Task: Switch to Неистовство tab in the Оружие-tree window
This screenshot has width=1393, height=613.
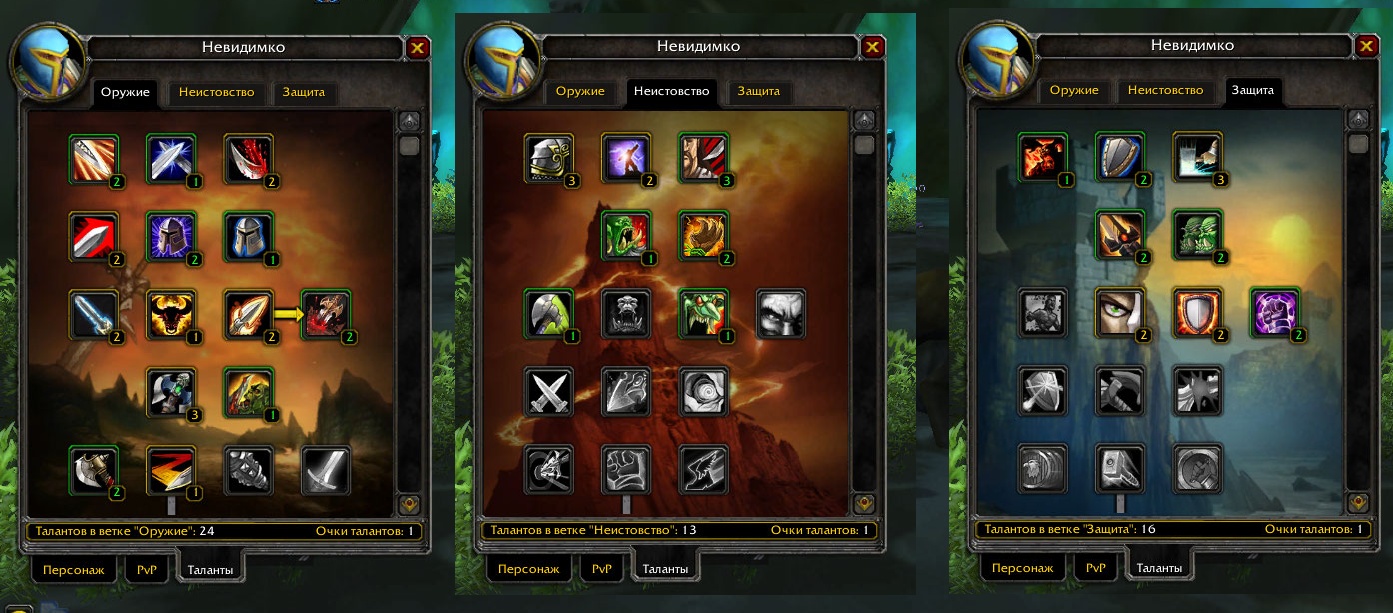Action: point(216,93)
